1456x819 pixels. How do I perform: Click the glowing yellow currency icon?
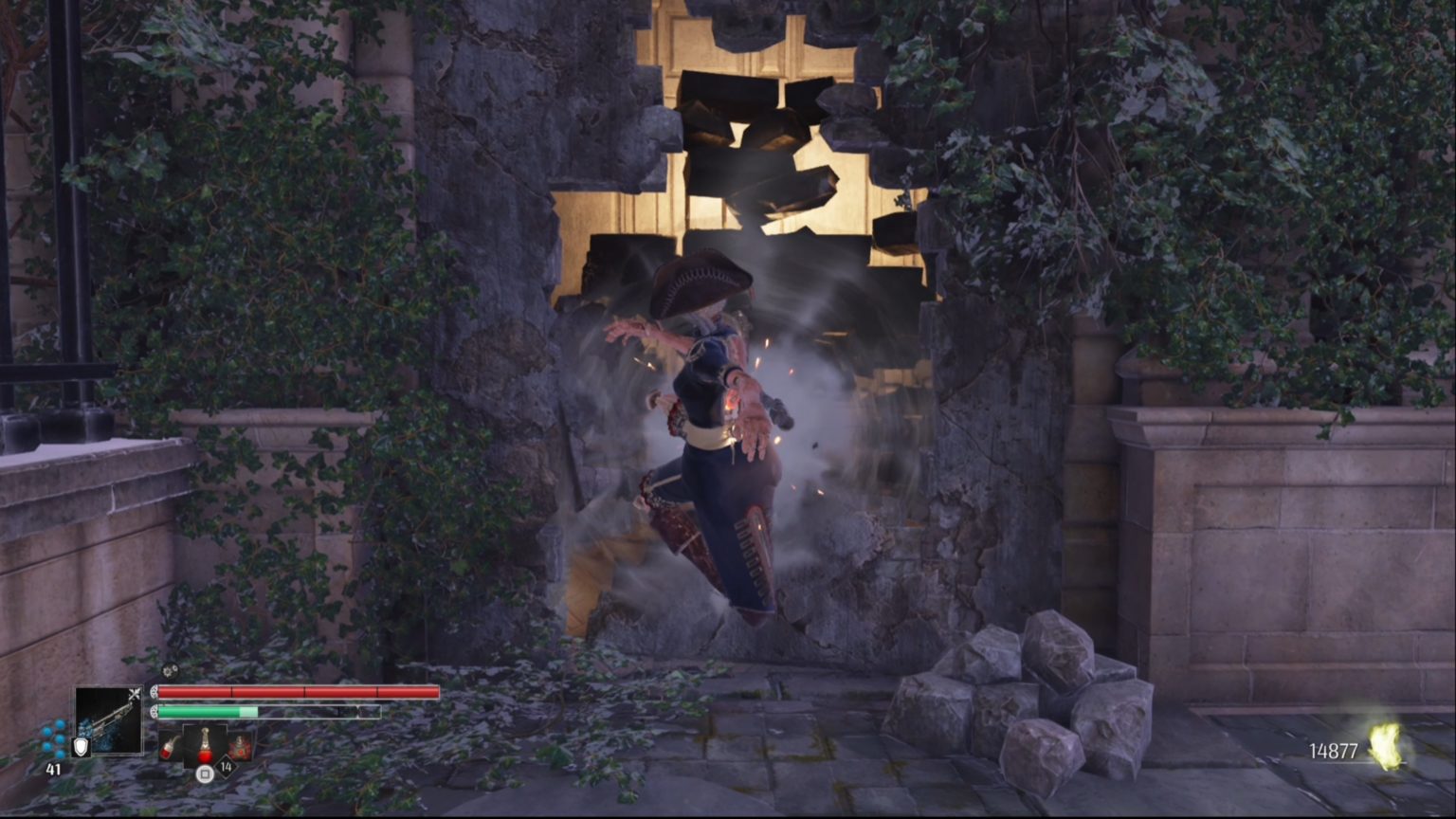pyautogui.click(x=1386, y=747)
